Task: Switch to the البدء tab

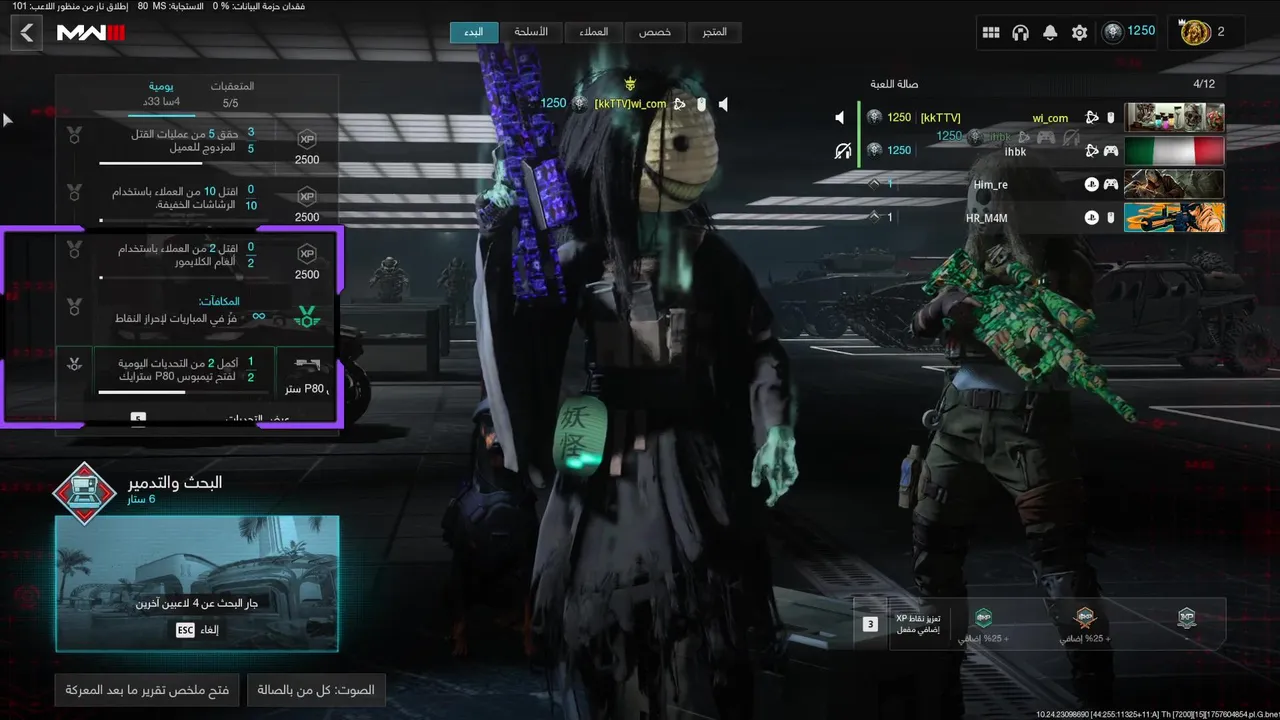Action: click(x=474, y=32)
